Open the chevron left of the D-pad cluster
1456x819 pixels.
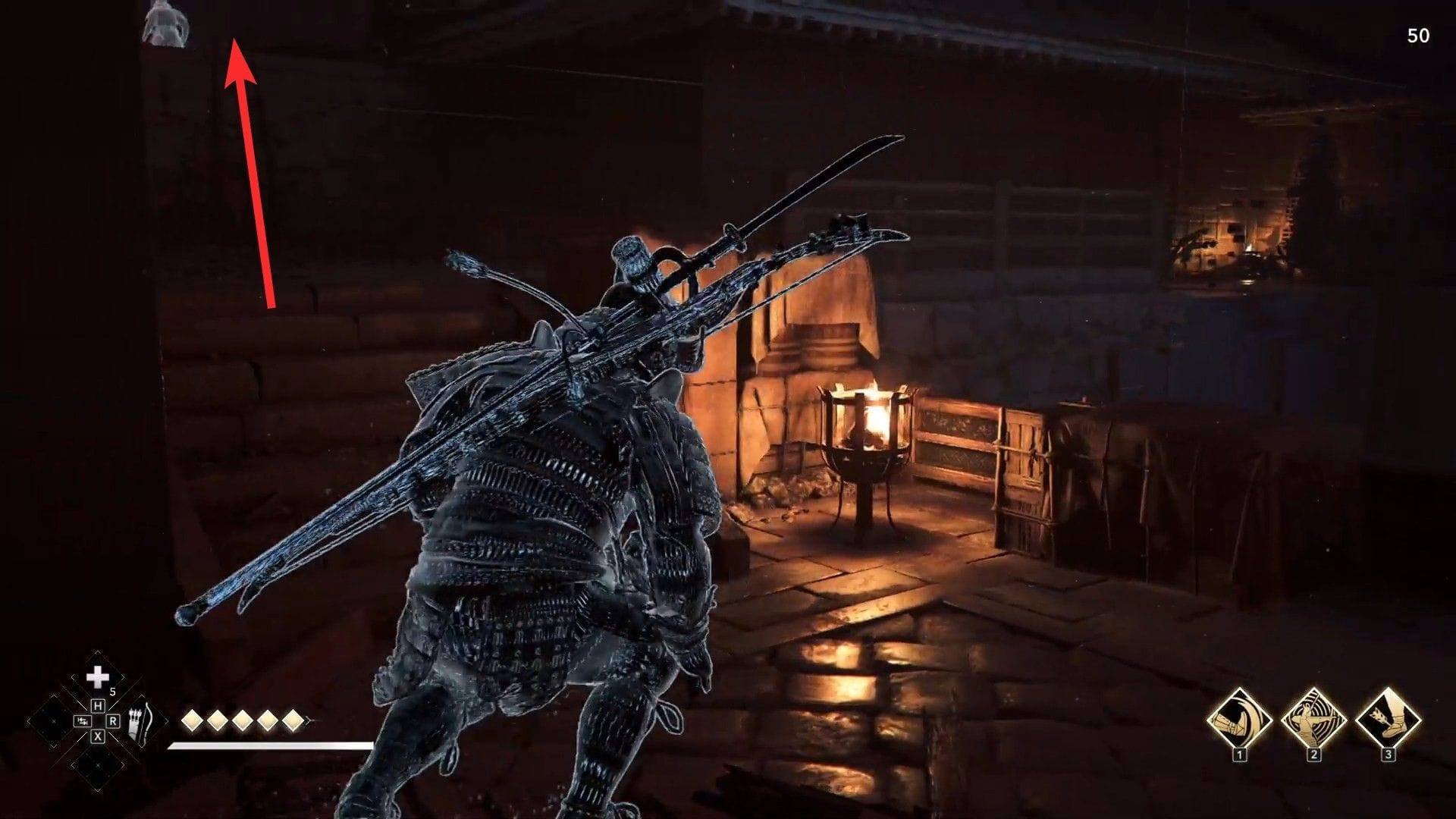point(27,720)
